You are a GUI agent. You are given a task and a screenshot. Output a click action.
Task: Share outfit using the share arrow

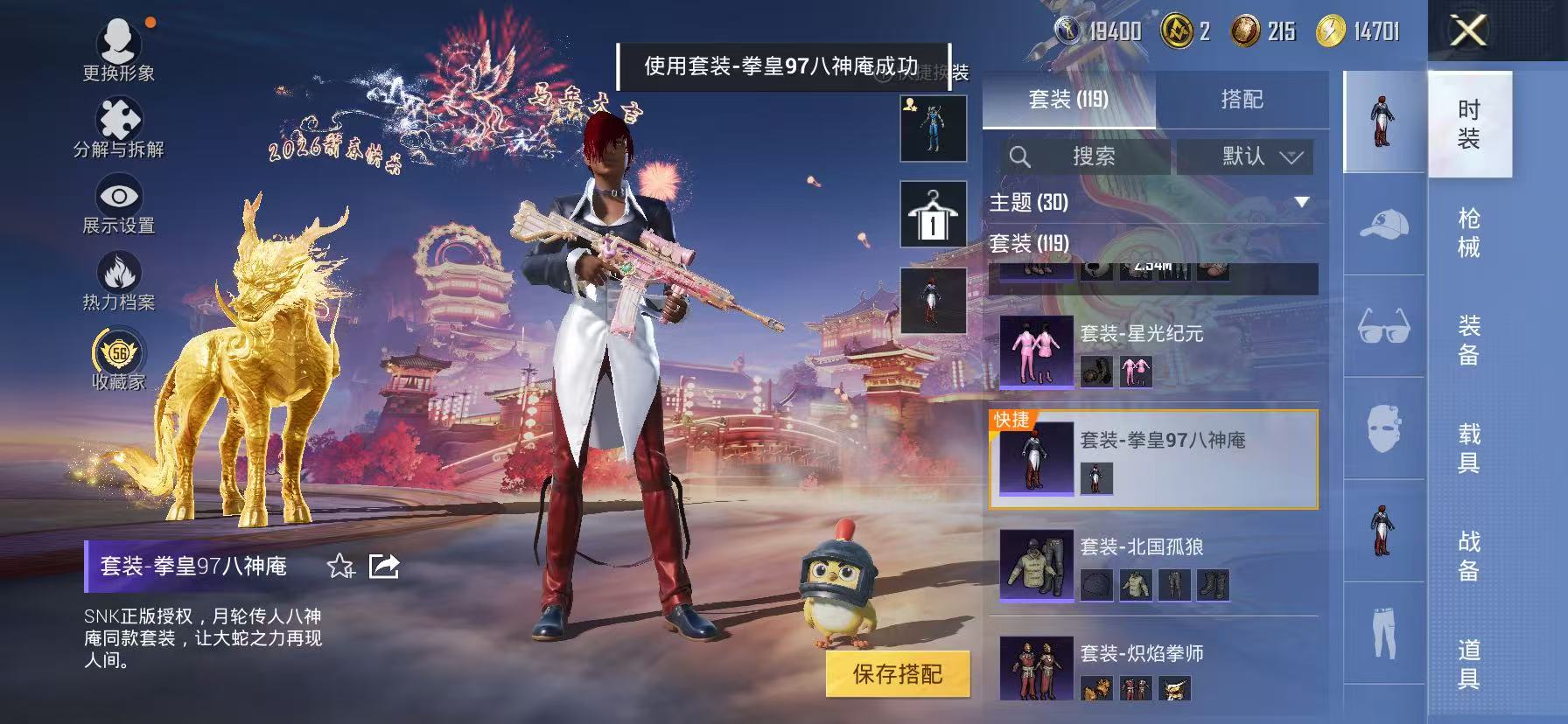[x=385, y=567]
